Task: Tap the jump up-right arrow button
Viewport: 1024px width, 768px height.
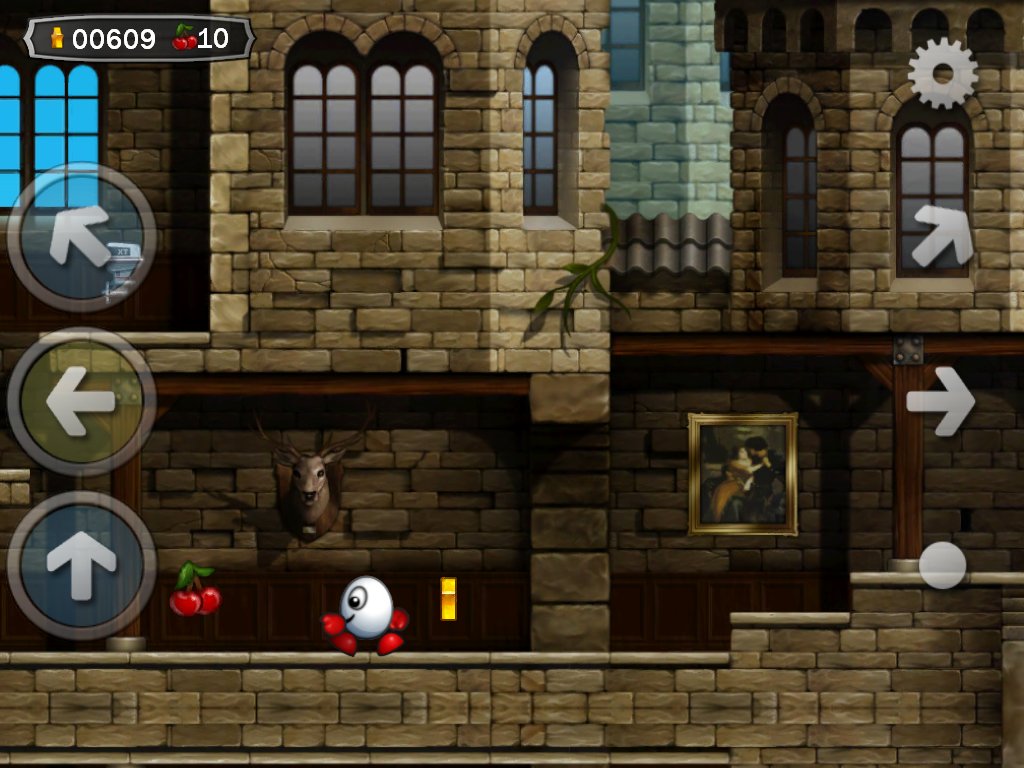Action: point(942,235)
